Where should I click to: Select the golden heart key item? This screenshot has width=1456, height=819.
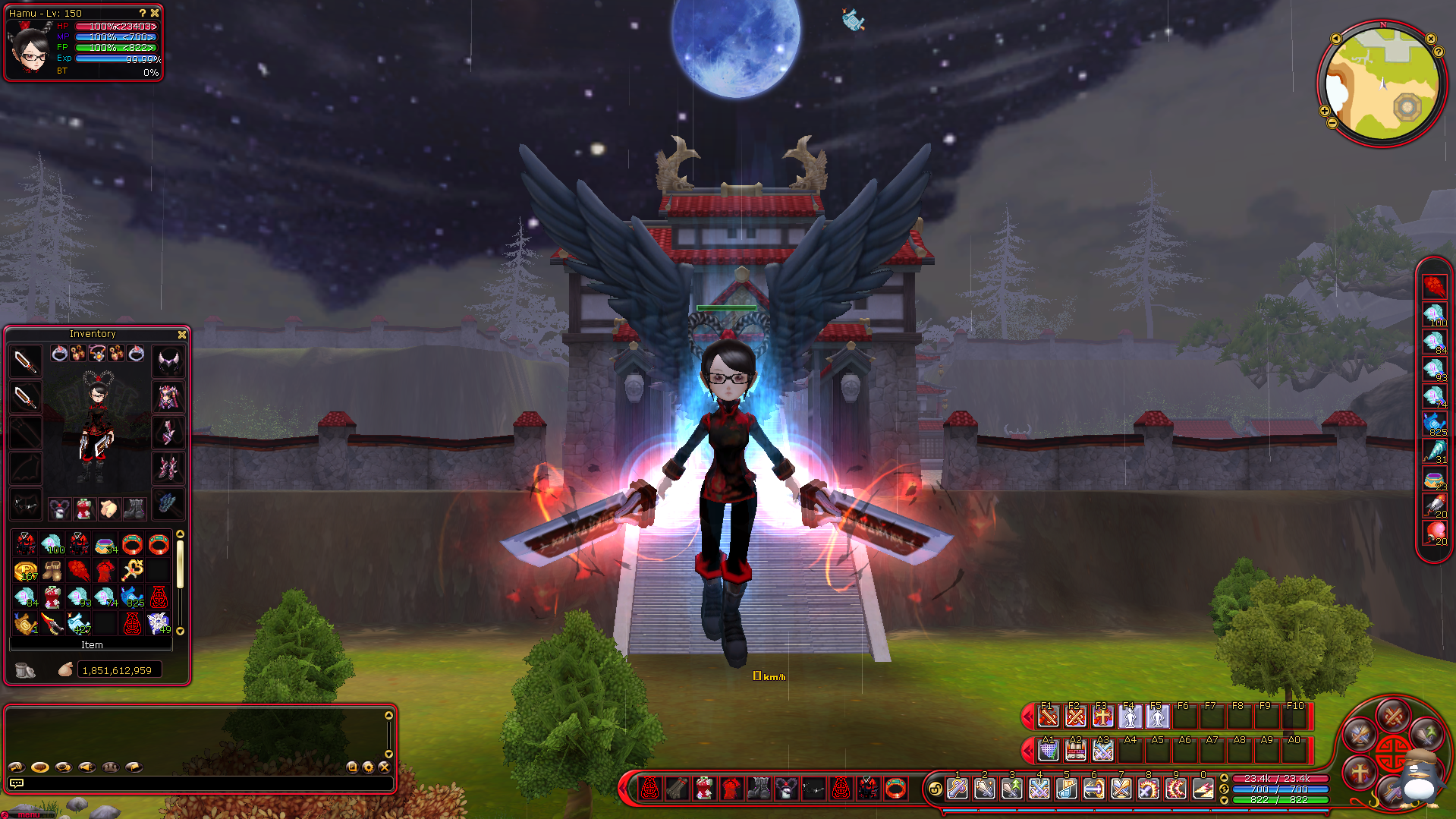pos(133,569)
